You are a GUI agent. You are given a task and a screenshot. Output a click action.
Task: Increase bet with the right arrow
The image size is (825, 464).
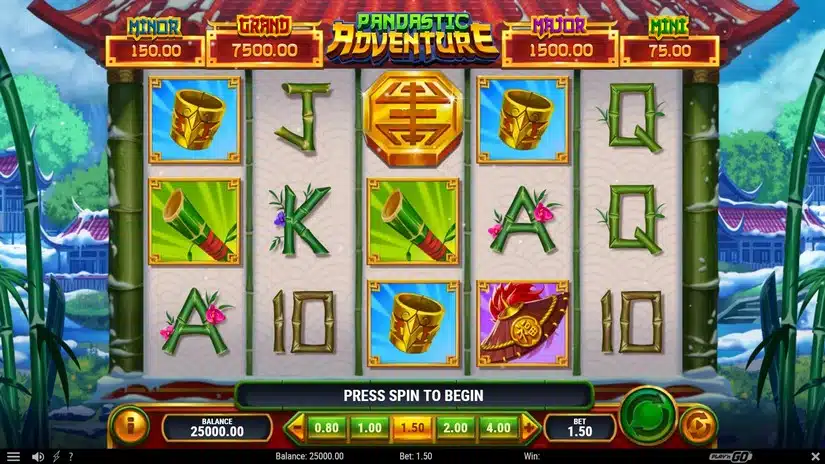530,428
